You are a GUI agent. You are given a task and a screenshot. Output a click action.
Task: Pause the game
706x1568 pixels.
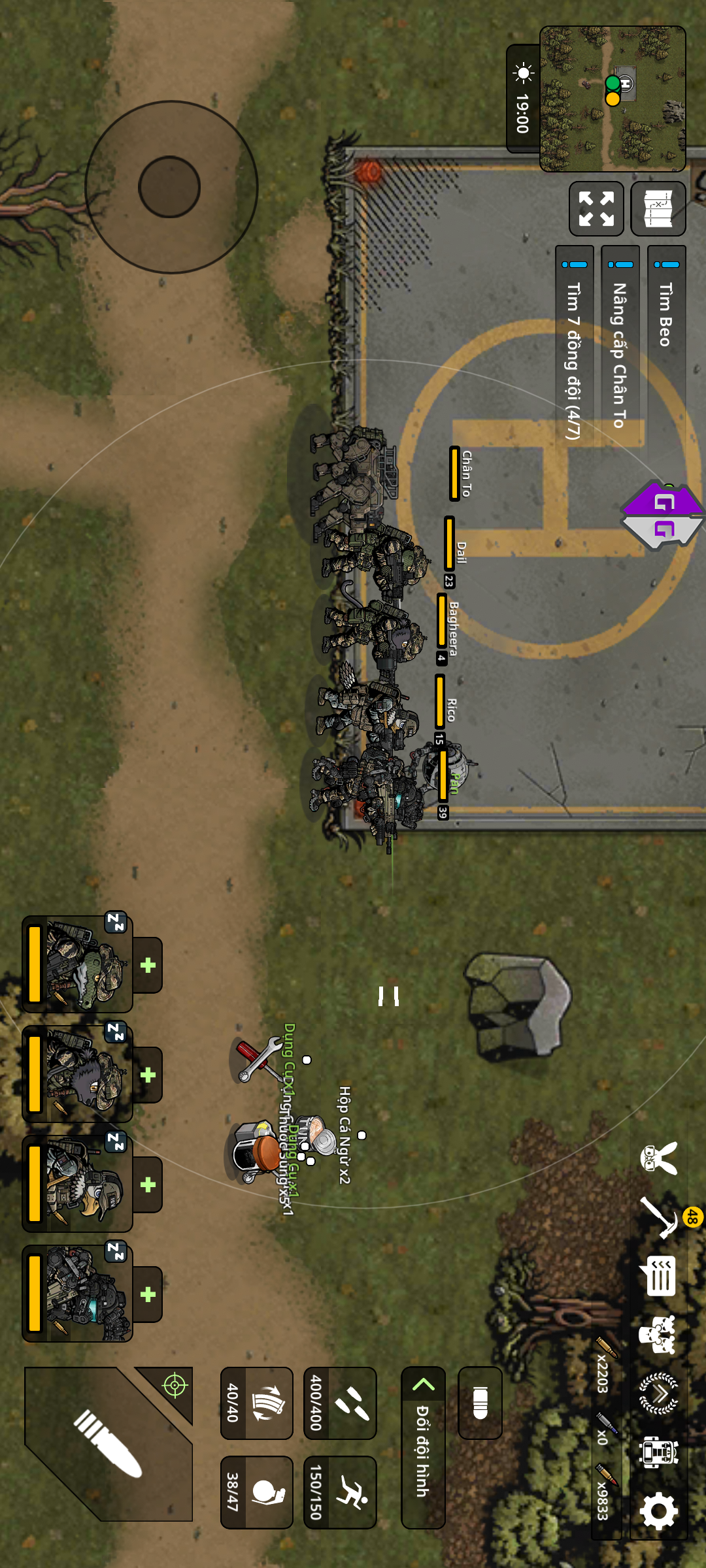(388, 996)
